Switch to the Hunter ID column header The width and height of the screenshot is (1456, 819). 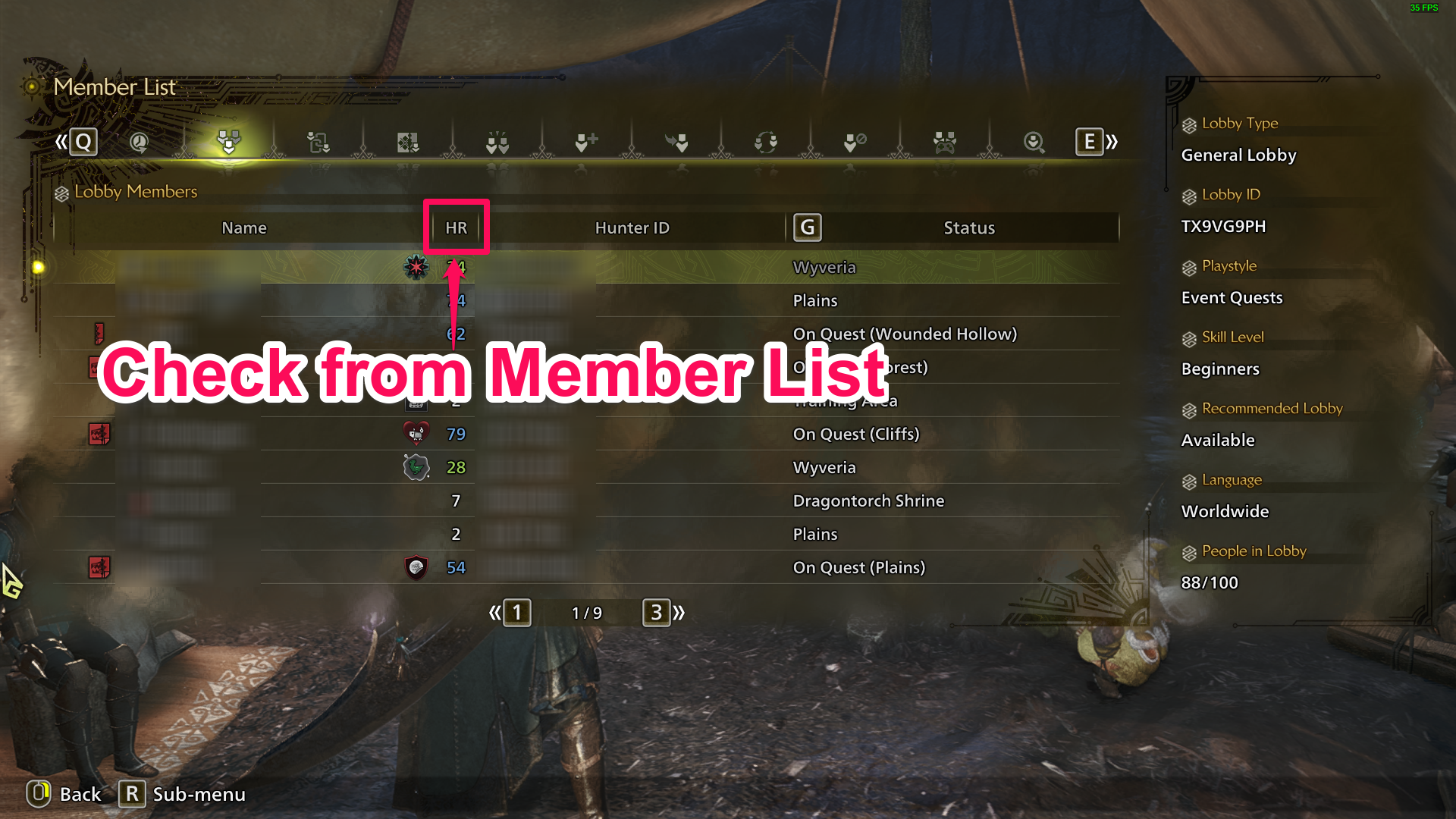(x=632, y=227)
